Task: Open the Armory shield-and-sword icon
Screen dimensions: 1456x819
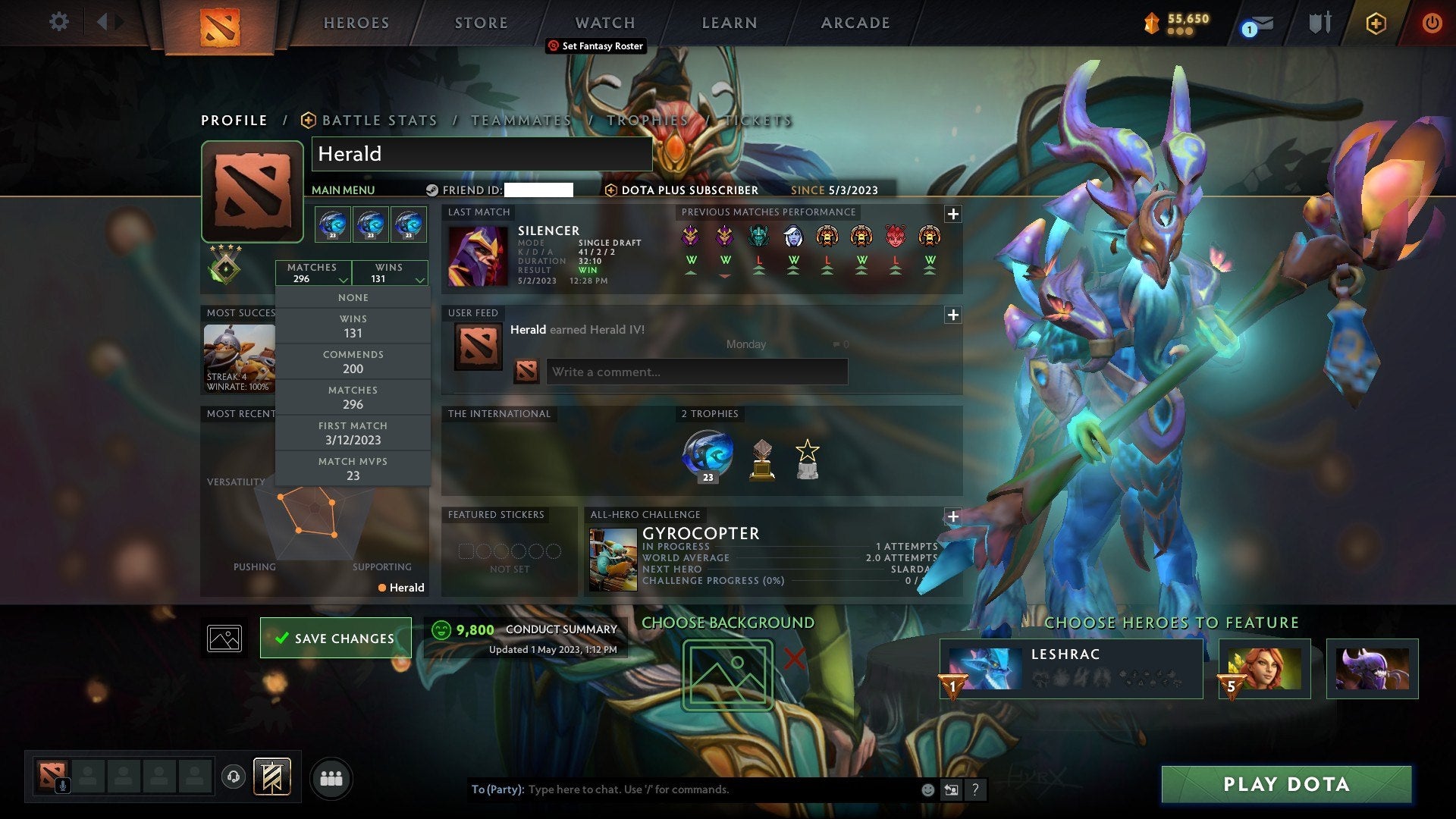Action: [1319, 23]
